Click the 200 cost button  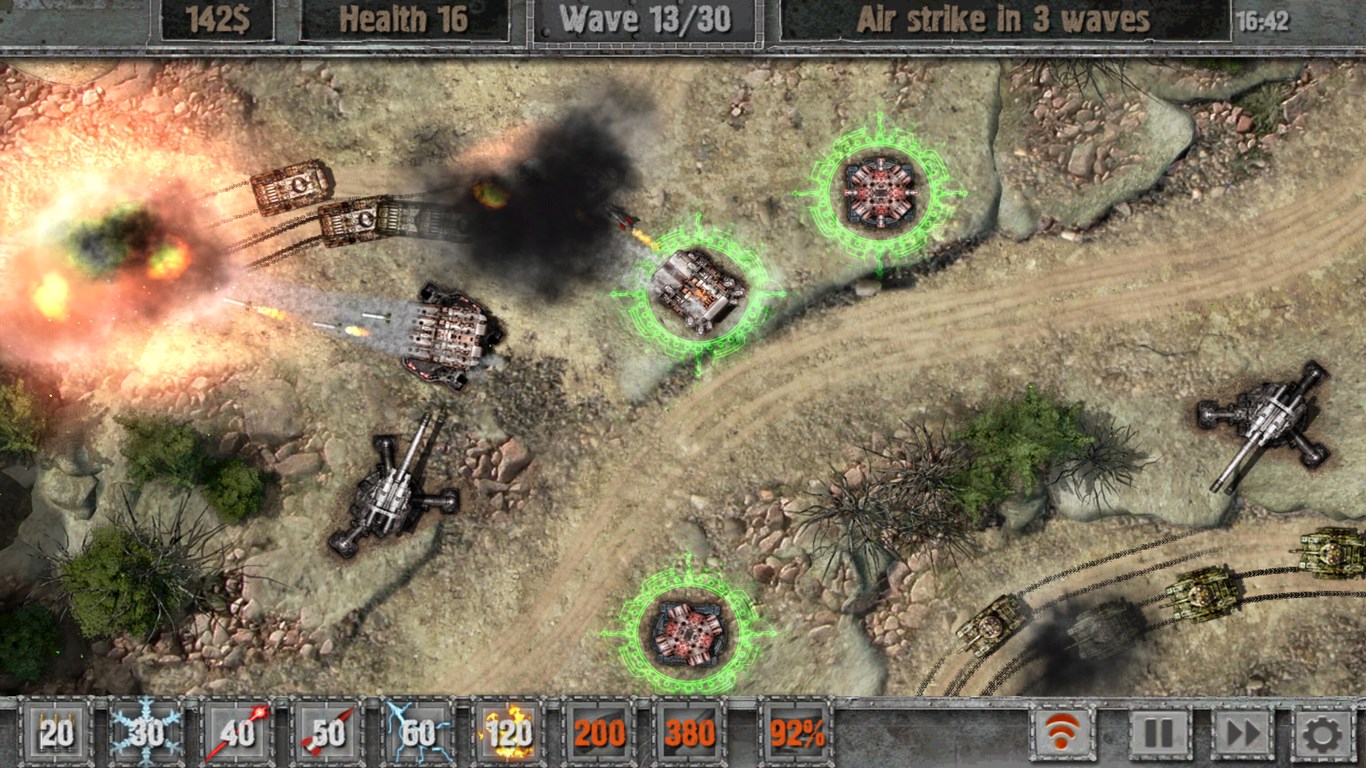pyautogui.click(x=599, y=733)
